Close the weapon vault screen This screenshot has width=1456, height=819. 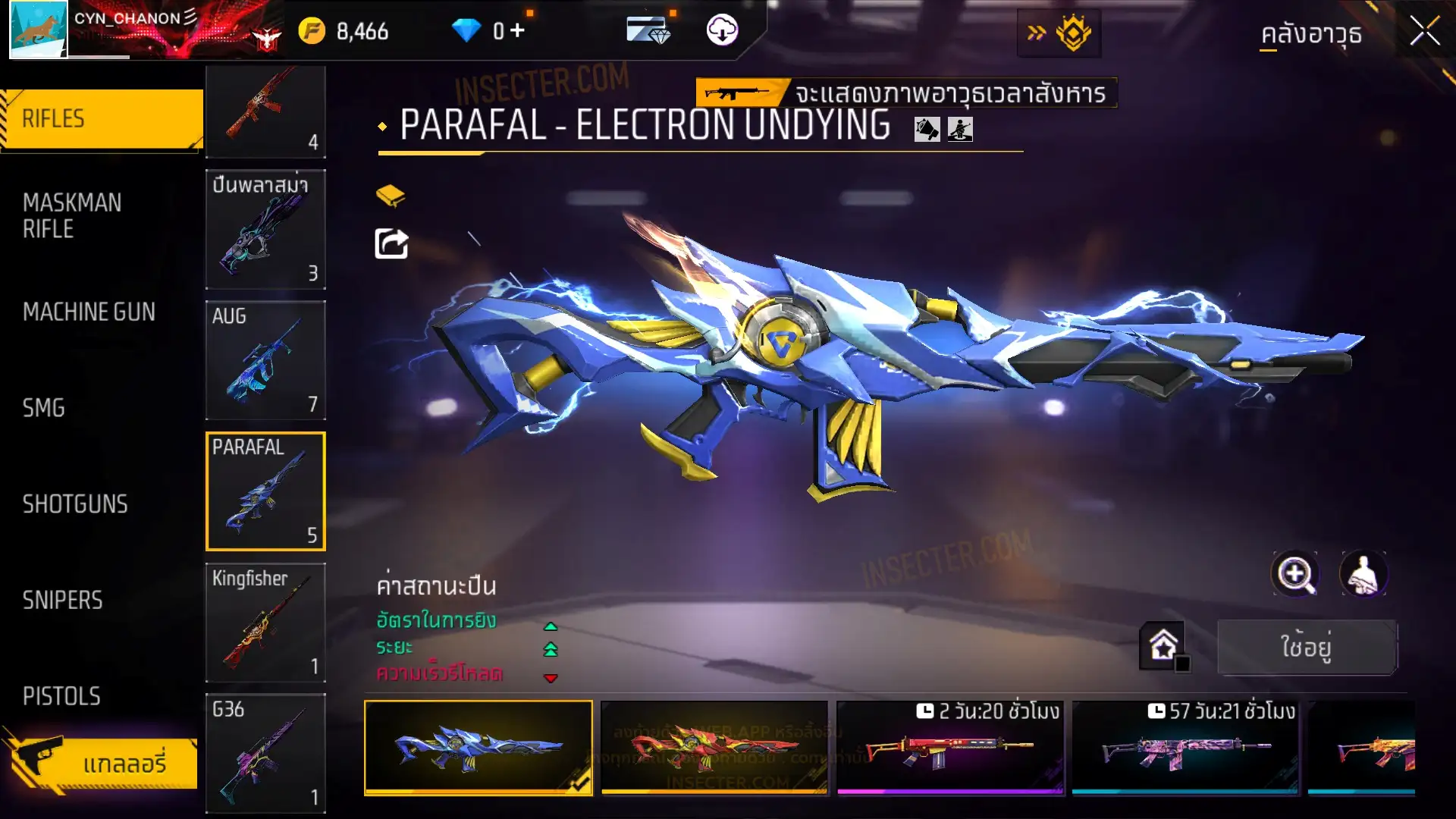(1424, 32)
